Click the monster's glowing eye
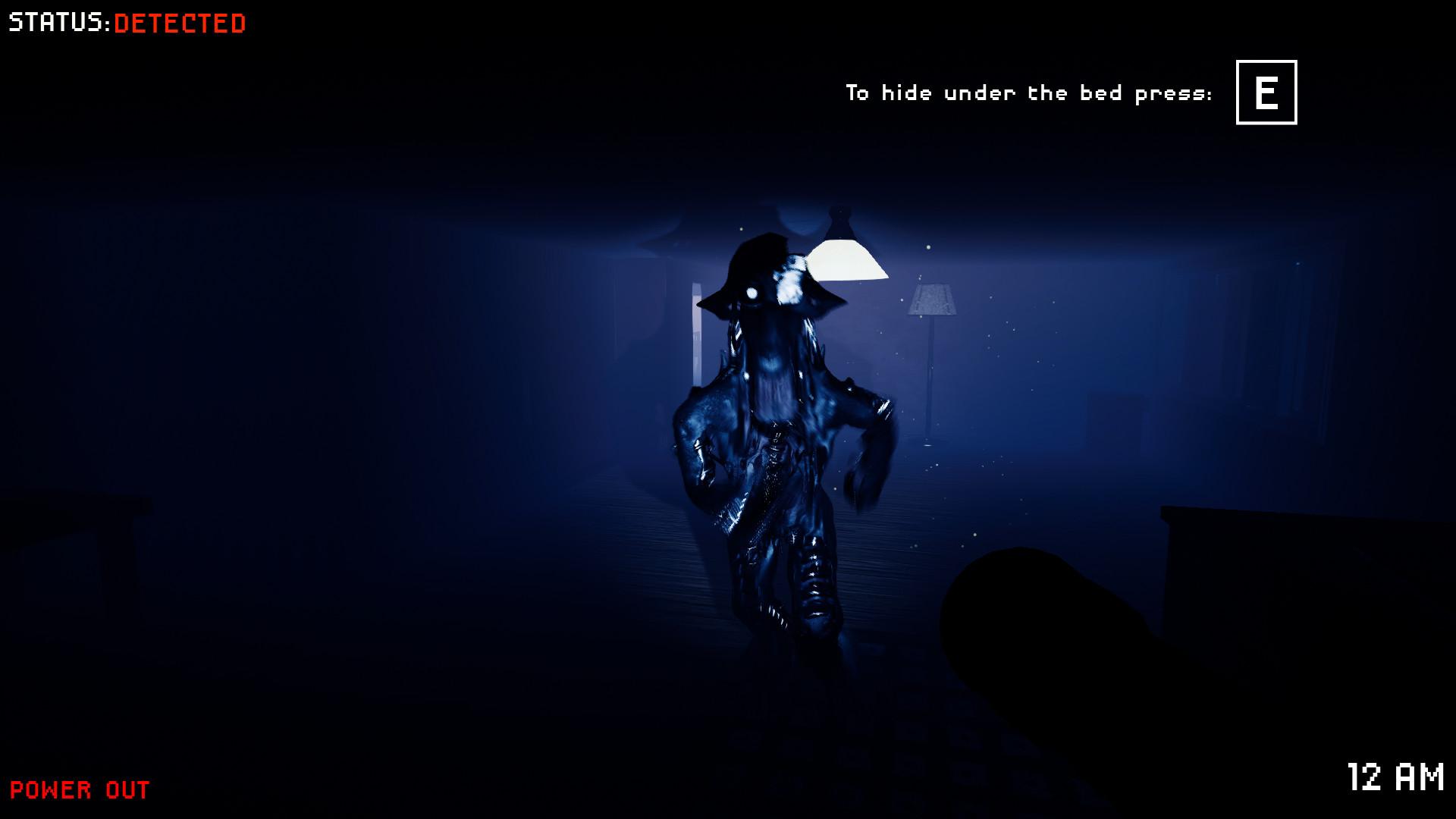Viewport: 1456px width, 819px height. click(753, 294)
